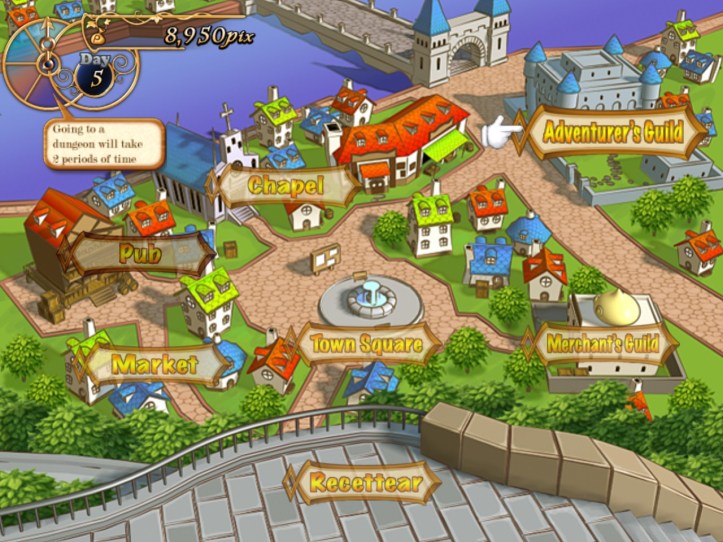The width and height of the screenshot is (723, 542).
Task: Go to the Adventurer's Guild
Action: [x=612, y=131]
